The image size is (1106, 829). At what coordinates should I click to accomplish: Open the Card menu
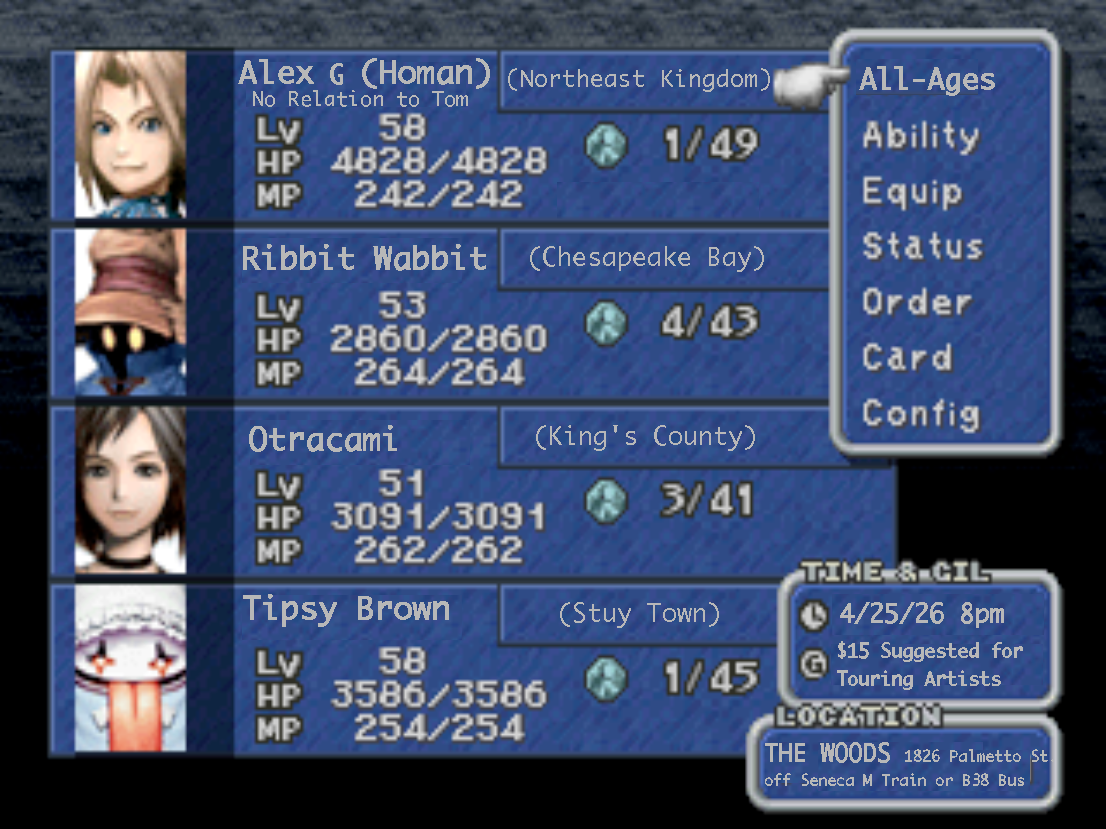[907, 357]
